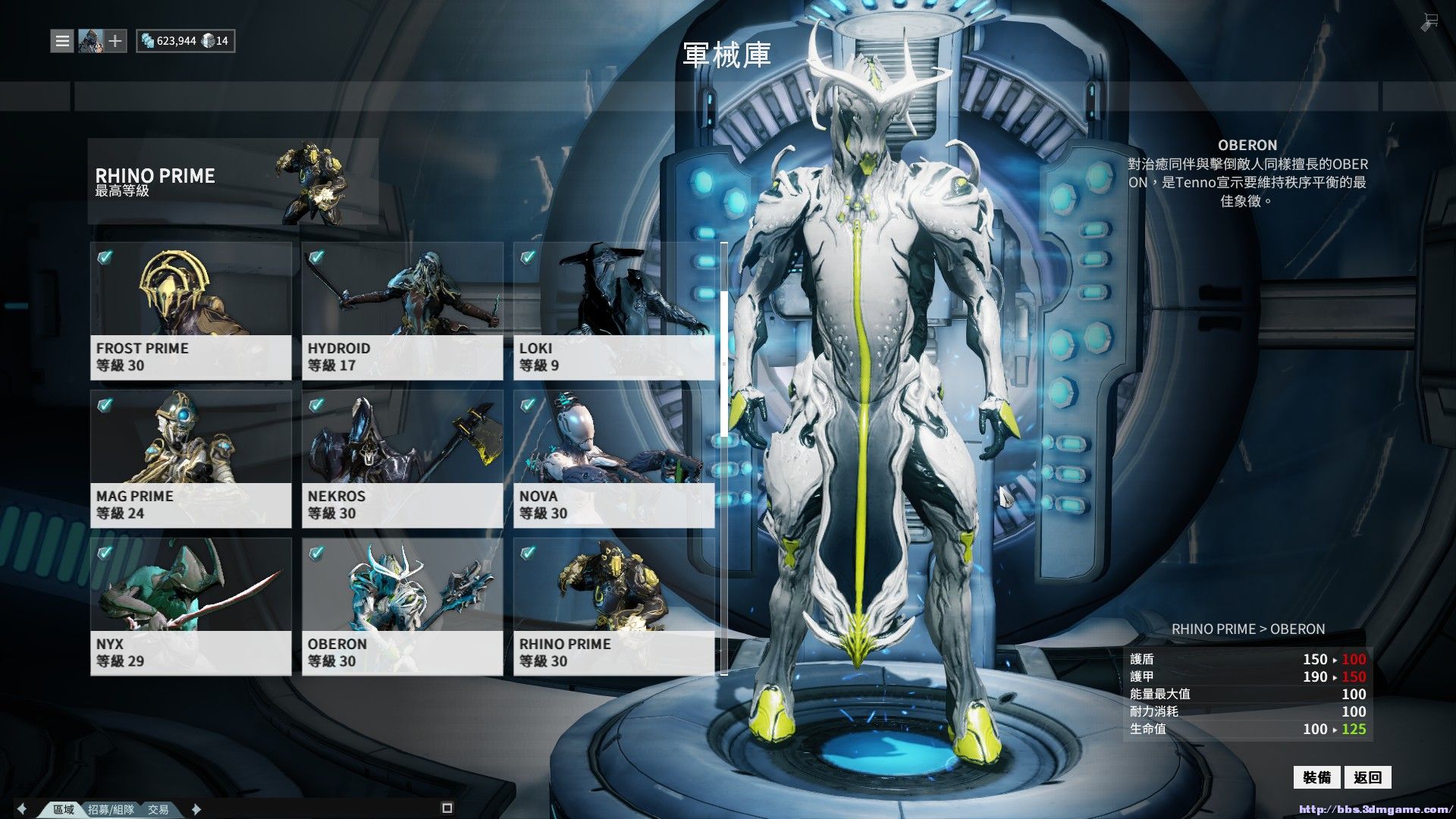Pick the Loki warframe tile
Viewport: 1456px width, 819px height.
point(613,311)
